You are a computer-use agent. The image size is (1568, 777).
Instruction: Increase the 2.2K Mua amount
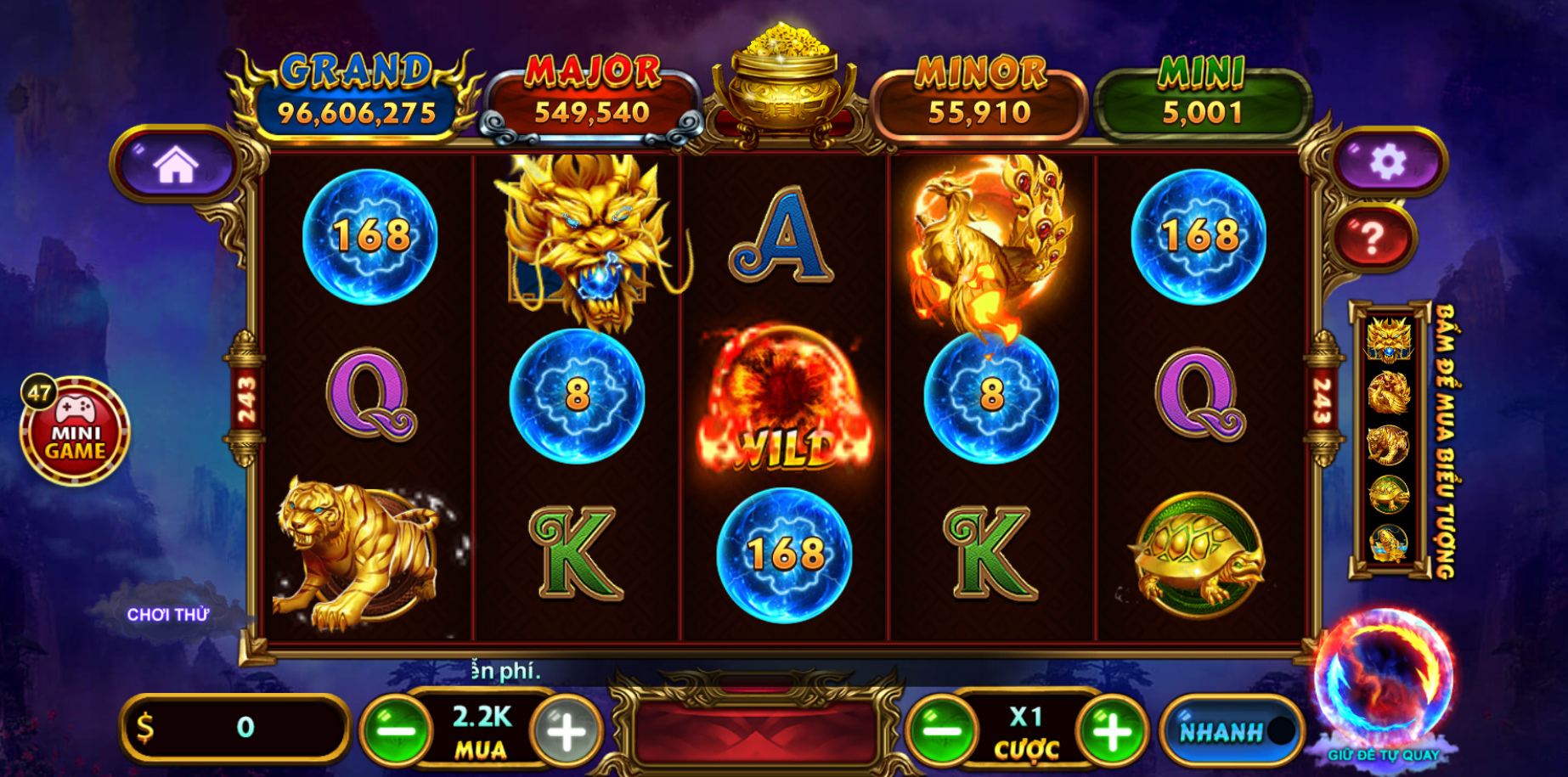point(567,729)
